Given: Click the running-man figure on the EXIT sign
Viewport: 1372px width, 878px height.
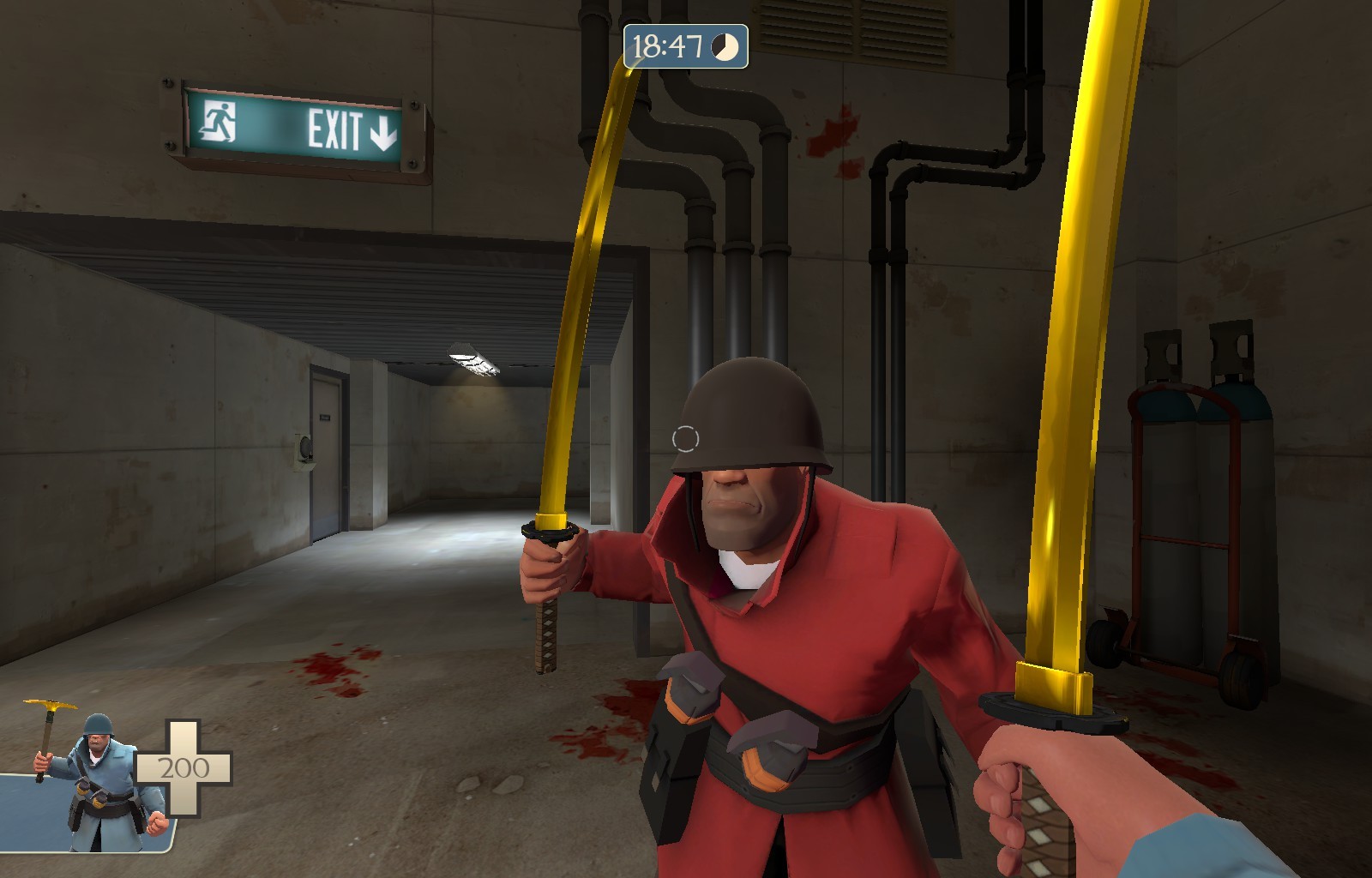Looking at the screenshot, I should coord(219,120).
